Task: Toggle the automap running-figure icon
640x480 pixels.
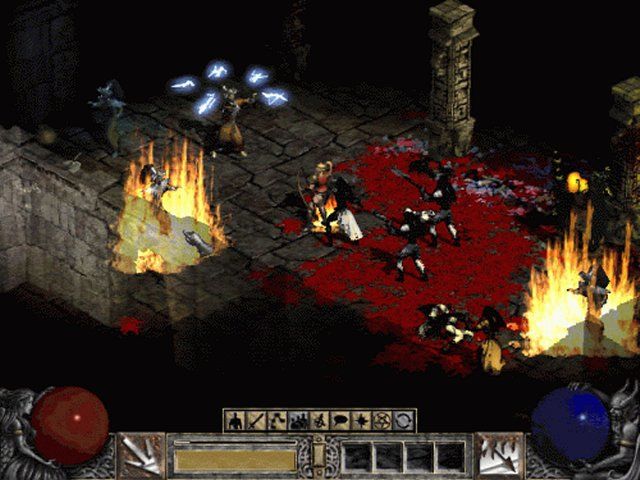Action: (x=319, y=421)
